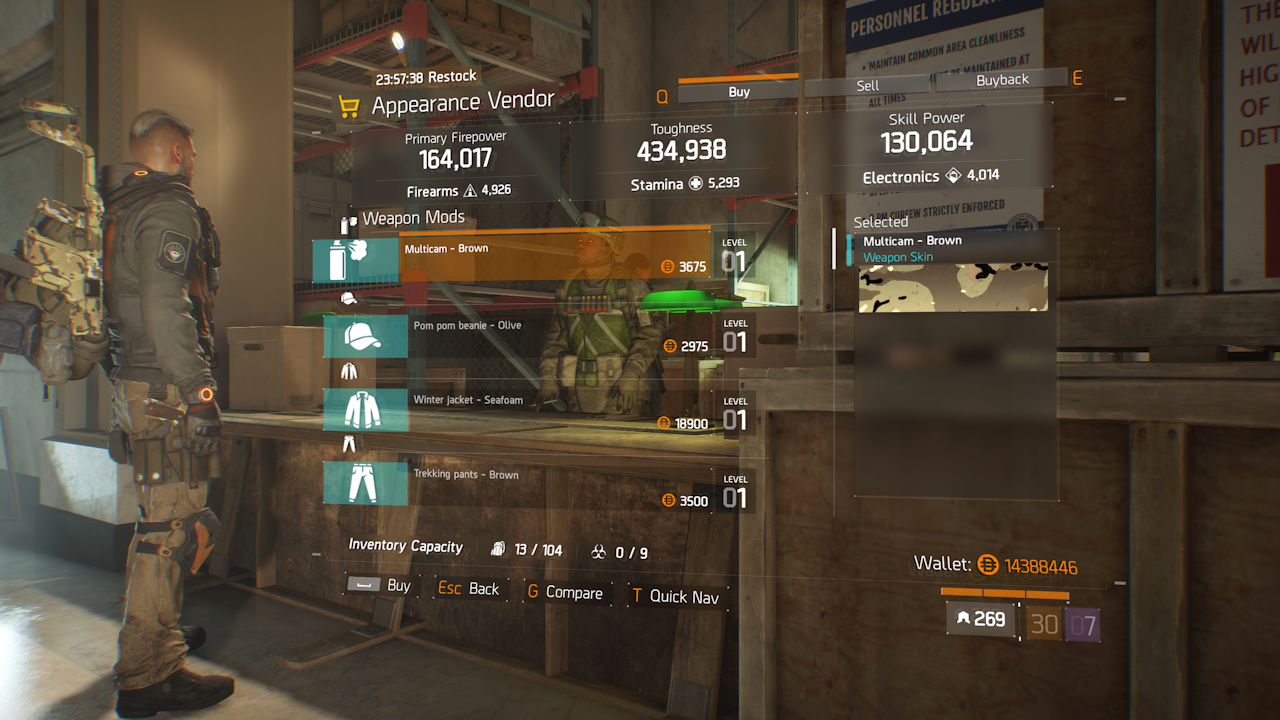Open the Sell tab
Screen dimensions: 1280x720
(x=867, y=86)
